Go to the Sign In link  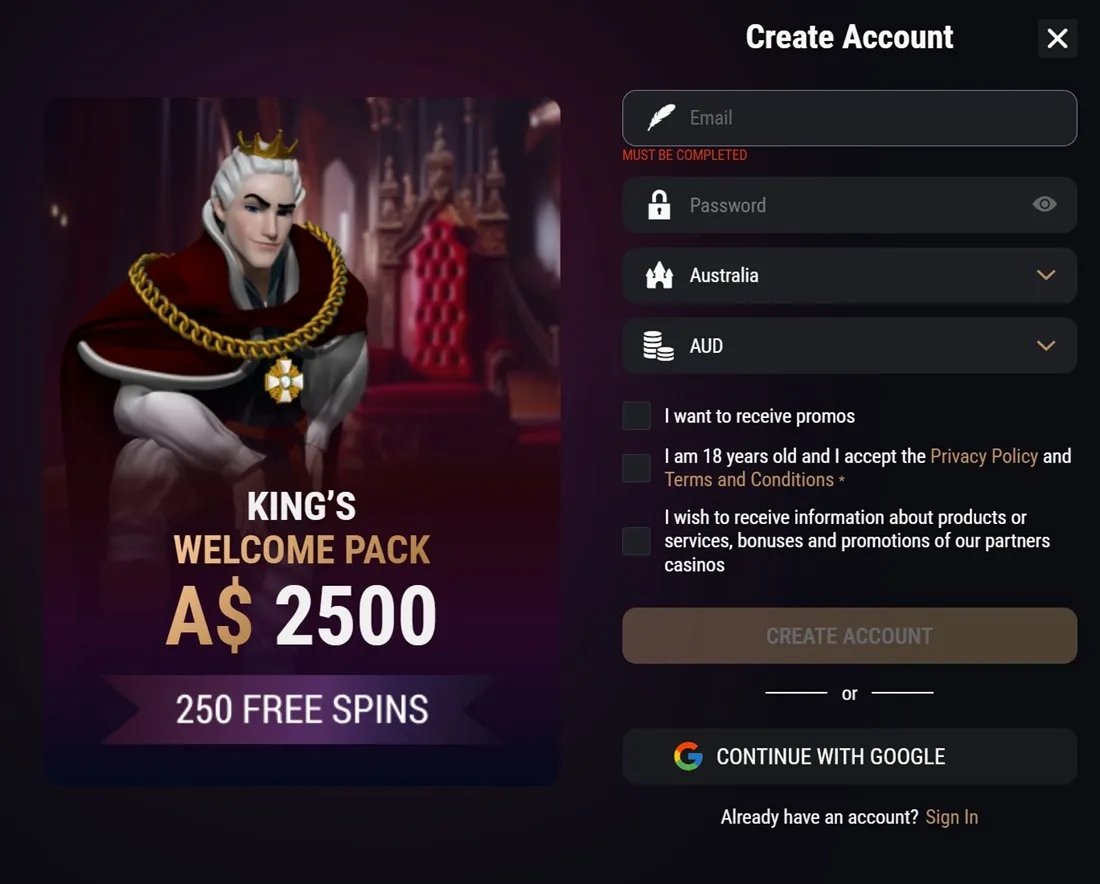(x=951, y=817)
